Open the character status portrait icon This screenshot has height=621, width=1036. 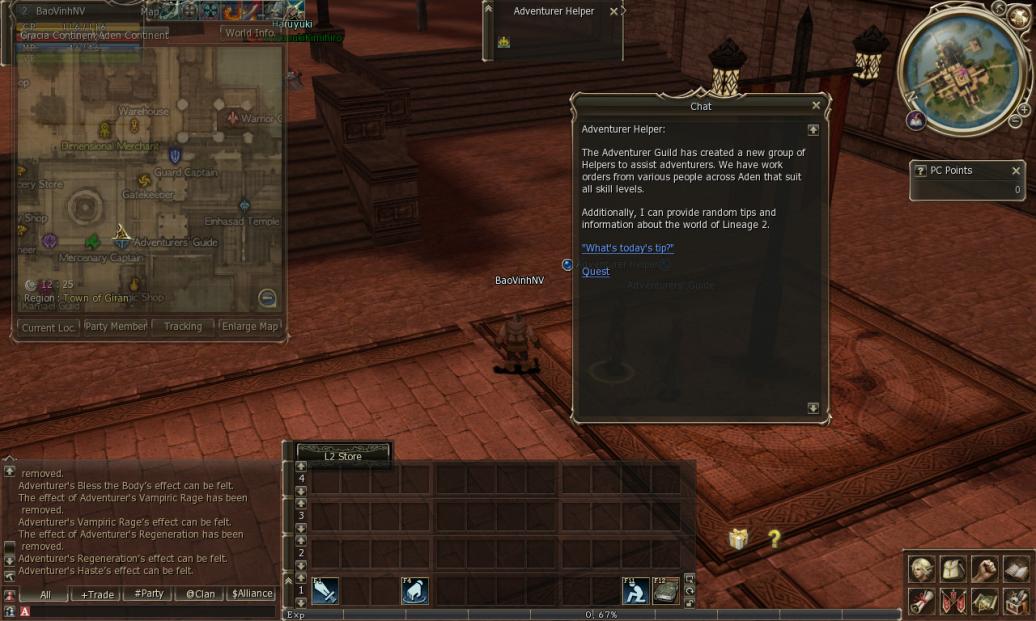[x=921, y=568]
